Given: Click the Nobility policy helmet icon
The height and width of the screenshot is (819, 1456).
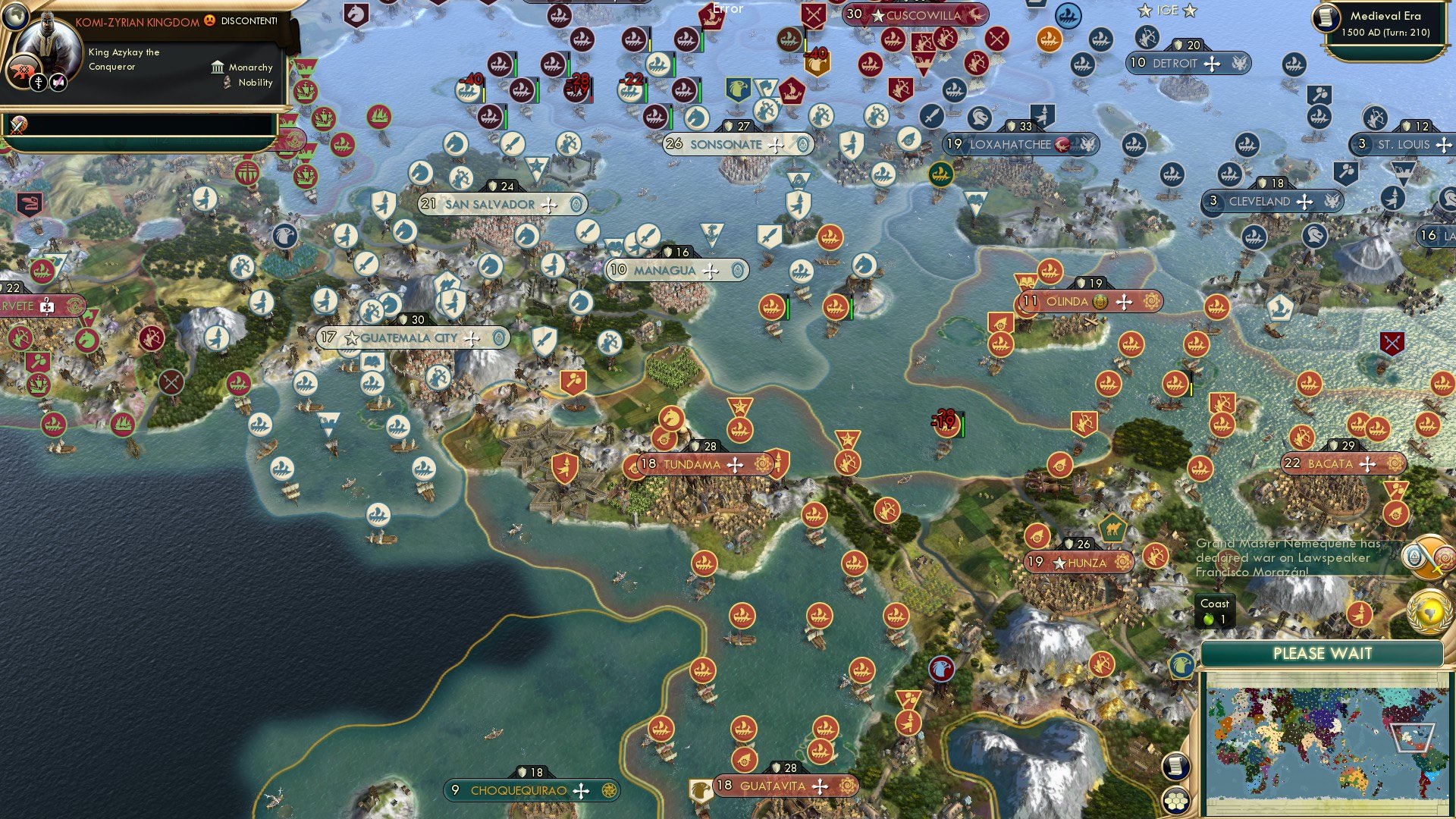Looking at the screenshot, I should [x=227, y=83].
